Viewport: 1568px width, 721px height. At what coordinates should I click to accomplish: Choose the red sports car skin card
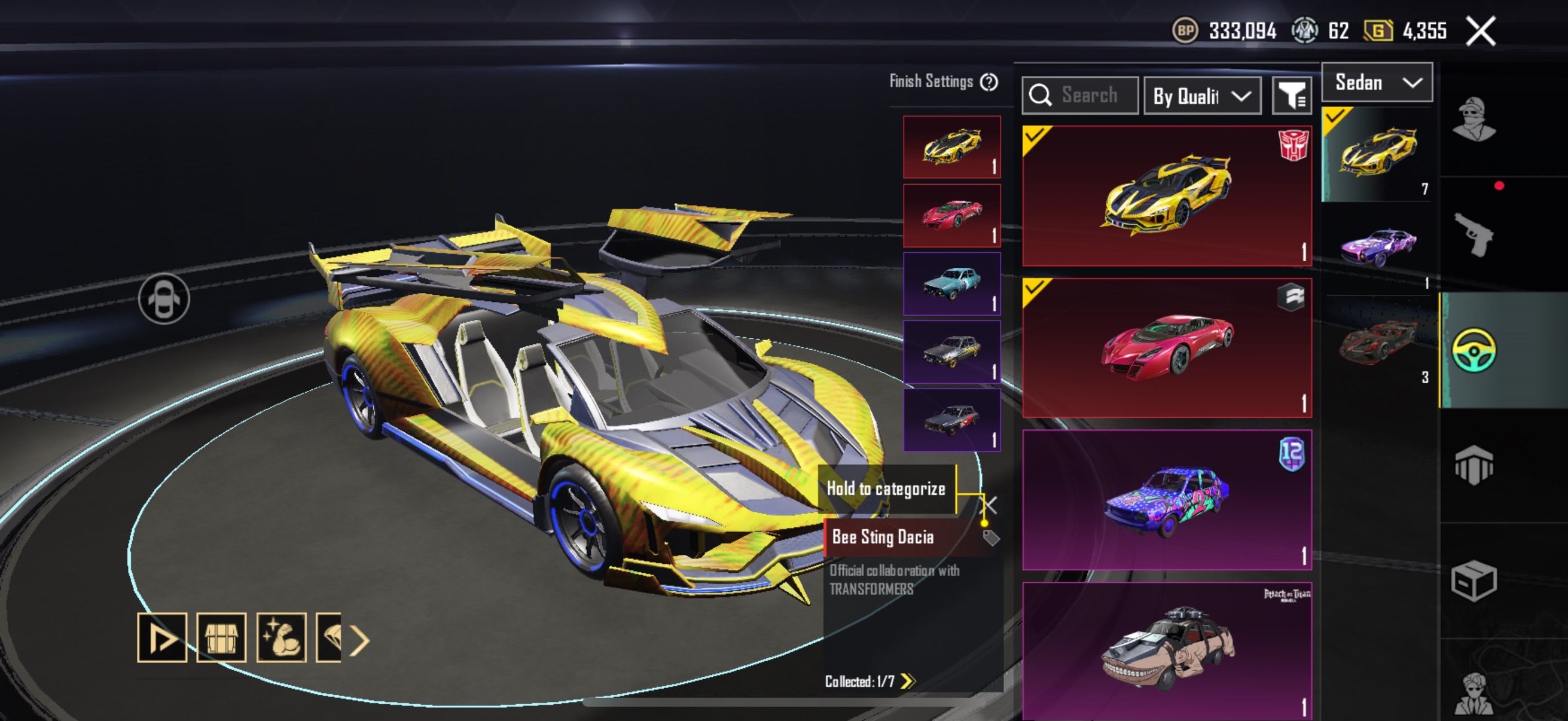[x=1166, y=348]
